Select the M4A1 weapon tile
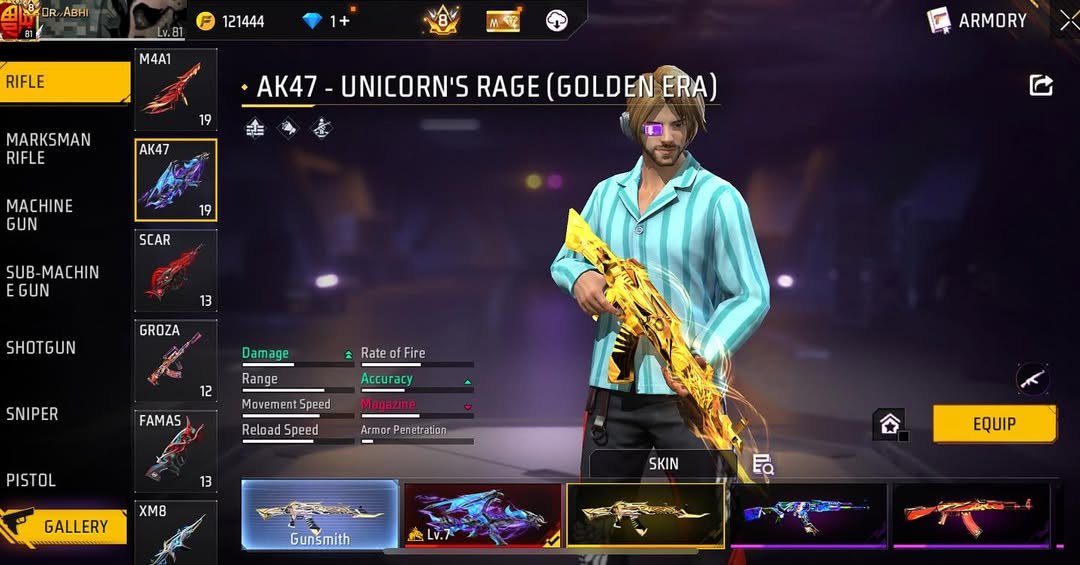 [x=176, y=90]
